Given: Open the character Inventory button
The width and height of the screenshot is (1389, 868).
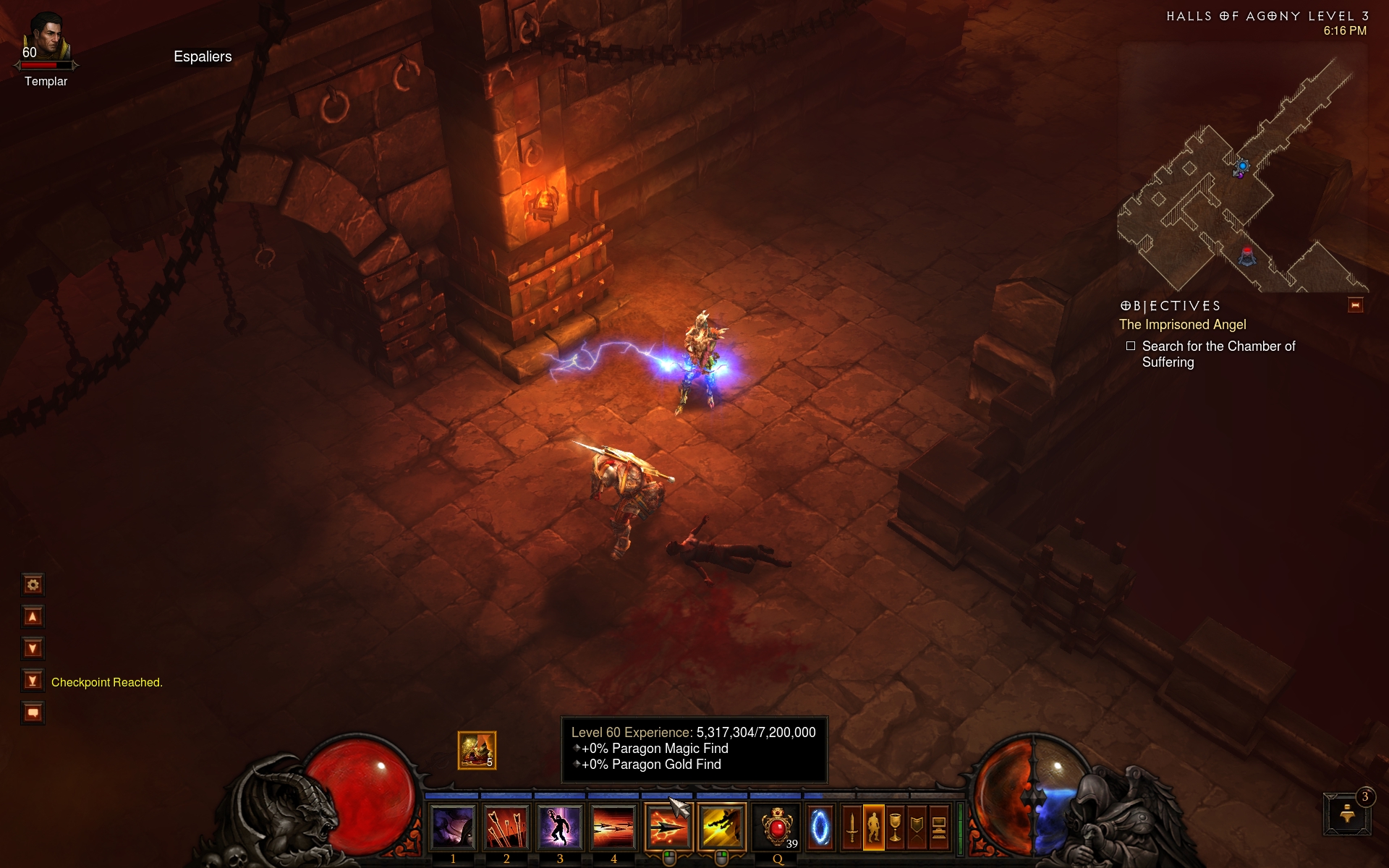Looking at the screenshot, I should [x=874, y=827].
